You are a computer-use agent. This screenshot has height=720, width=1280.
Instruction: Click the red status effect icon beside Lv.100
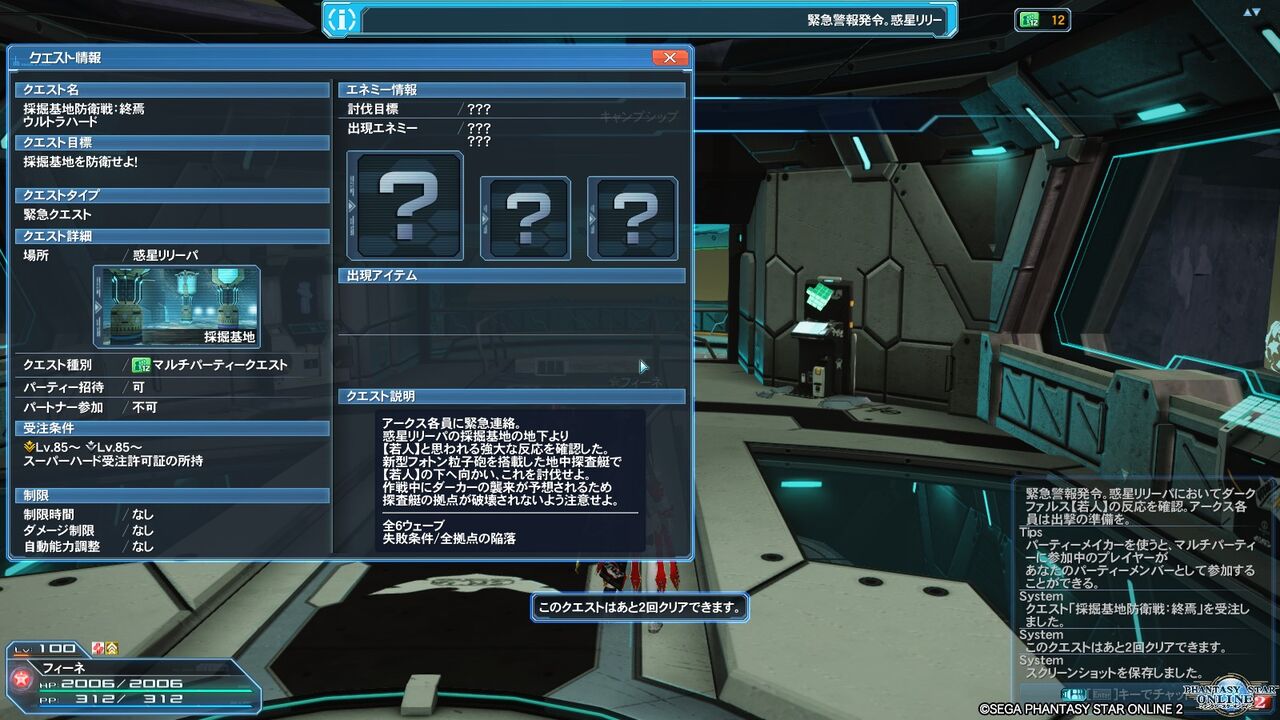click(98, 648)
